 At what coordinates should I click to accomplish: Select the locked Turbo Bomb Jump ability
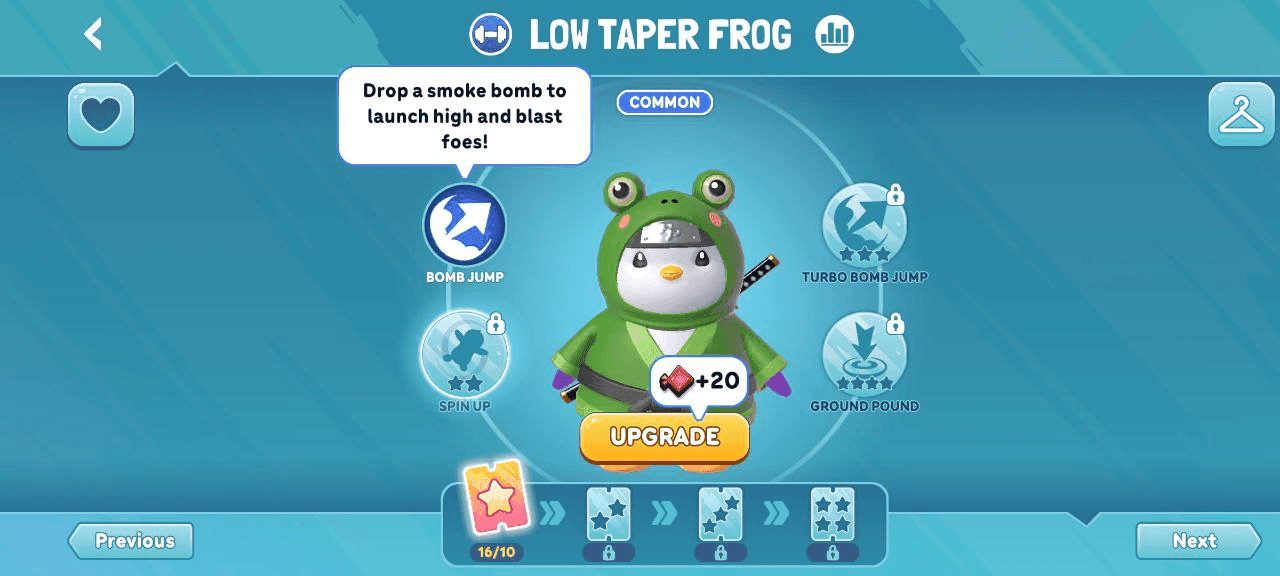coord(864,225)
